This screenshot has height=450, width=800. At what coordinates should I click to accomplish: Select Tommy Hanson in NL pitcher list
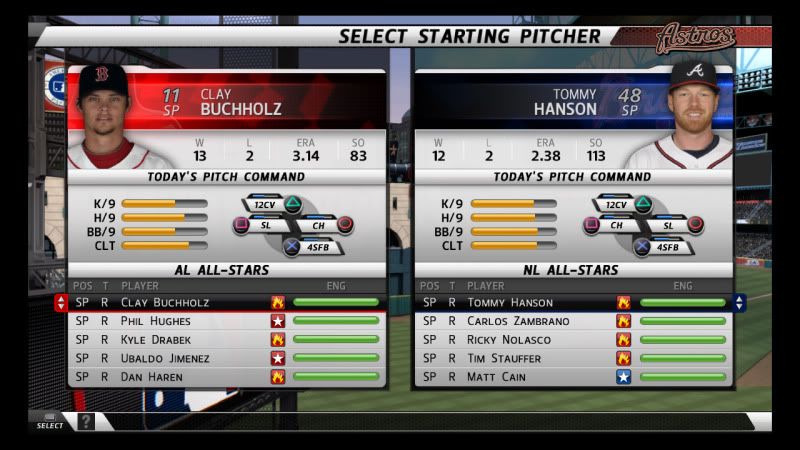(x=510, y=302)
